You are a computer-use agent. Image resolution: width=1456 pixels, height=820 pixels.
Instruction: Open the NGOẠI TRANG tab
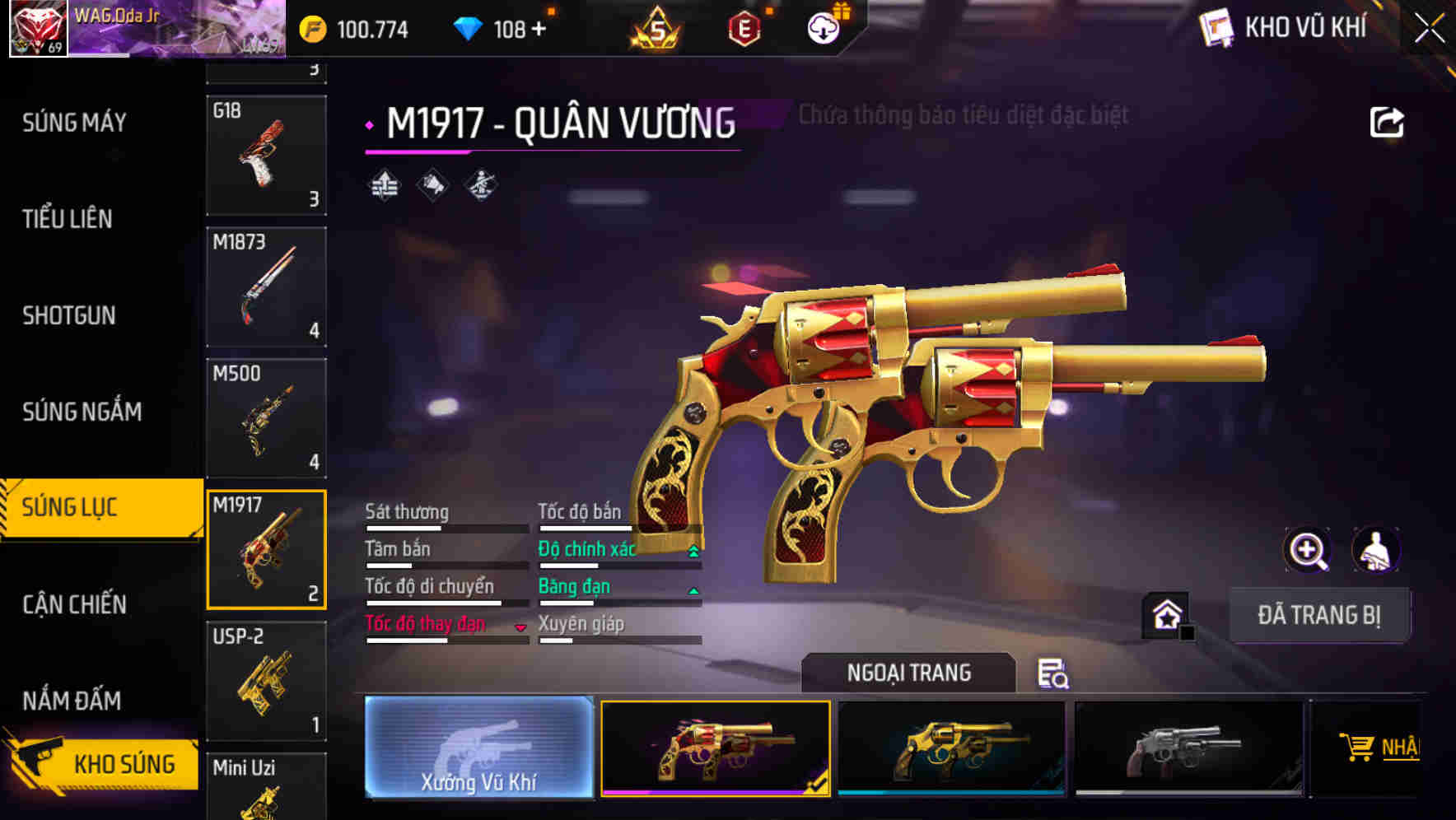pyautogui.click(x=908, y=673)
